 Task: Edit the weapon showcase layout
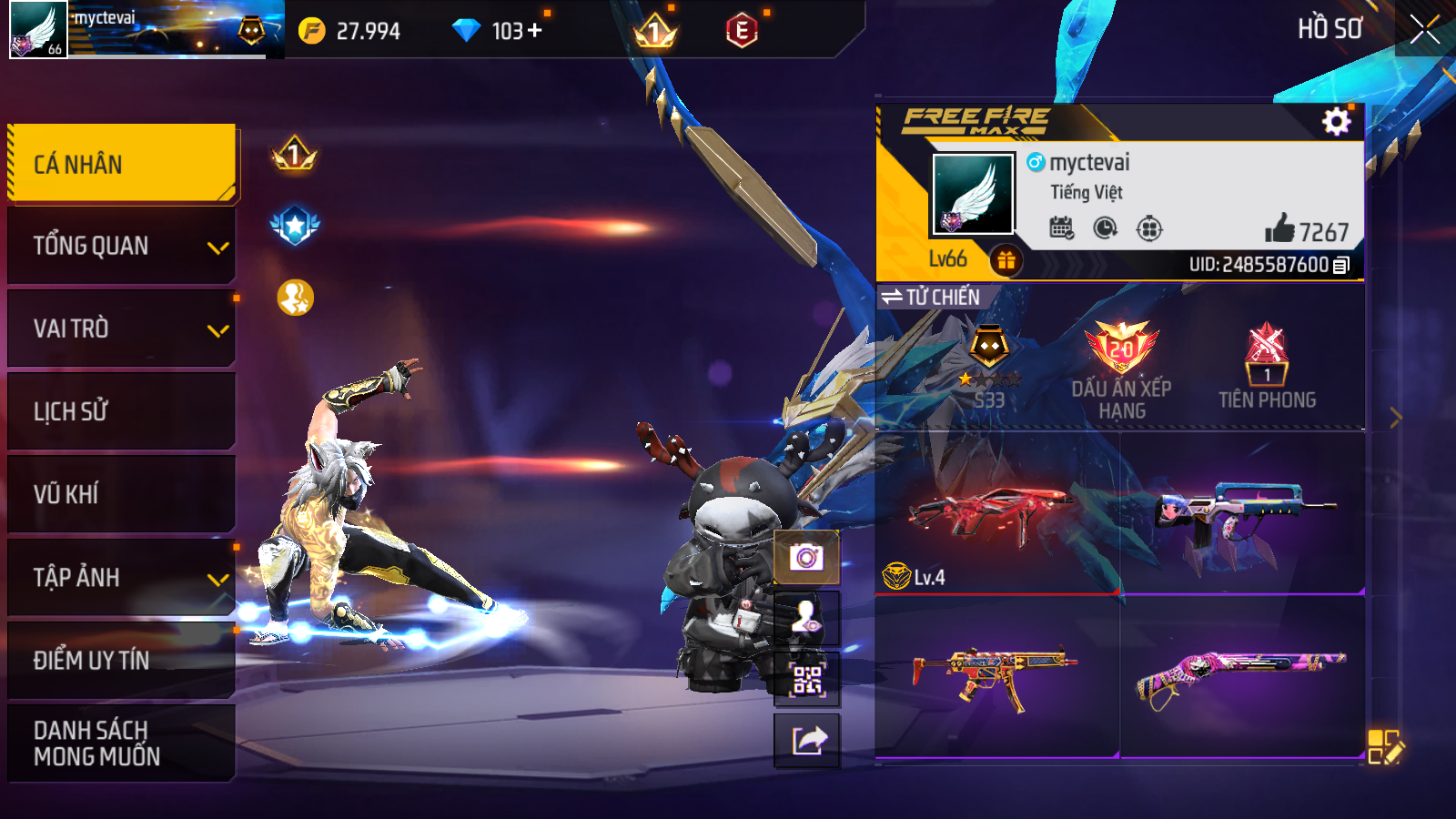1385,747
